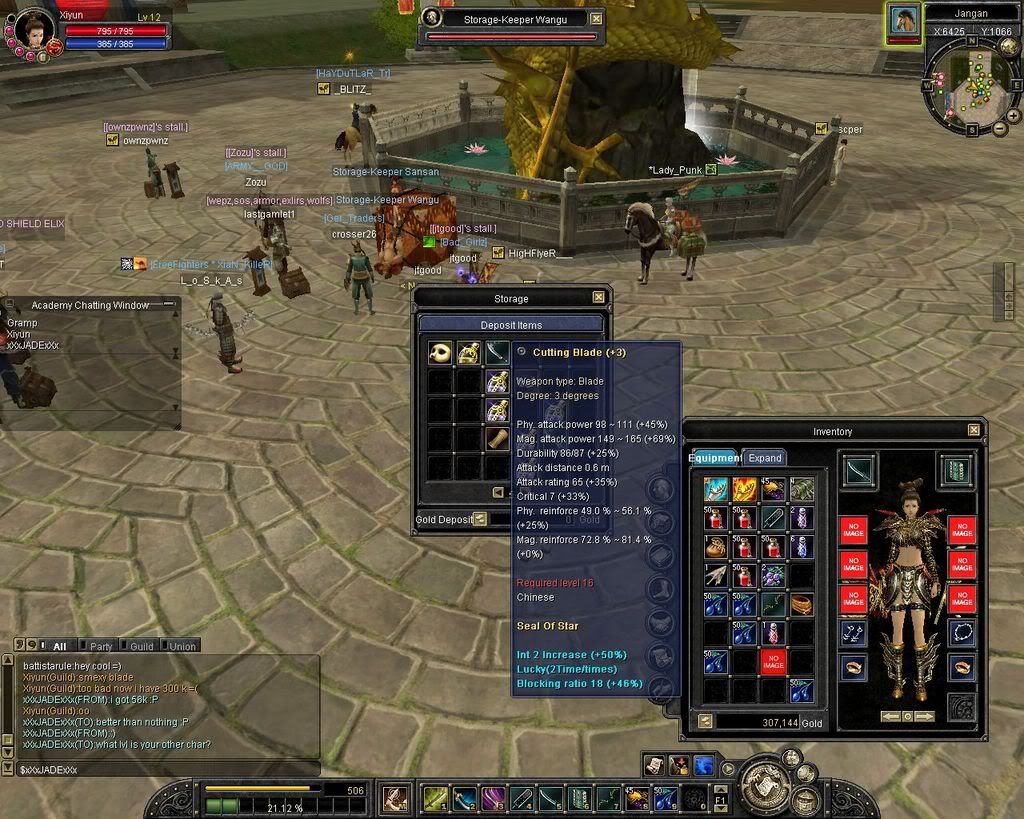Use the green sword skill in hotbar
Image resolution: width=1024 pixels, height=819 pixels.
point(435,798)
